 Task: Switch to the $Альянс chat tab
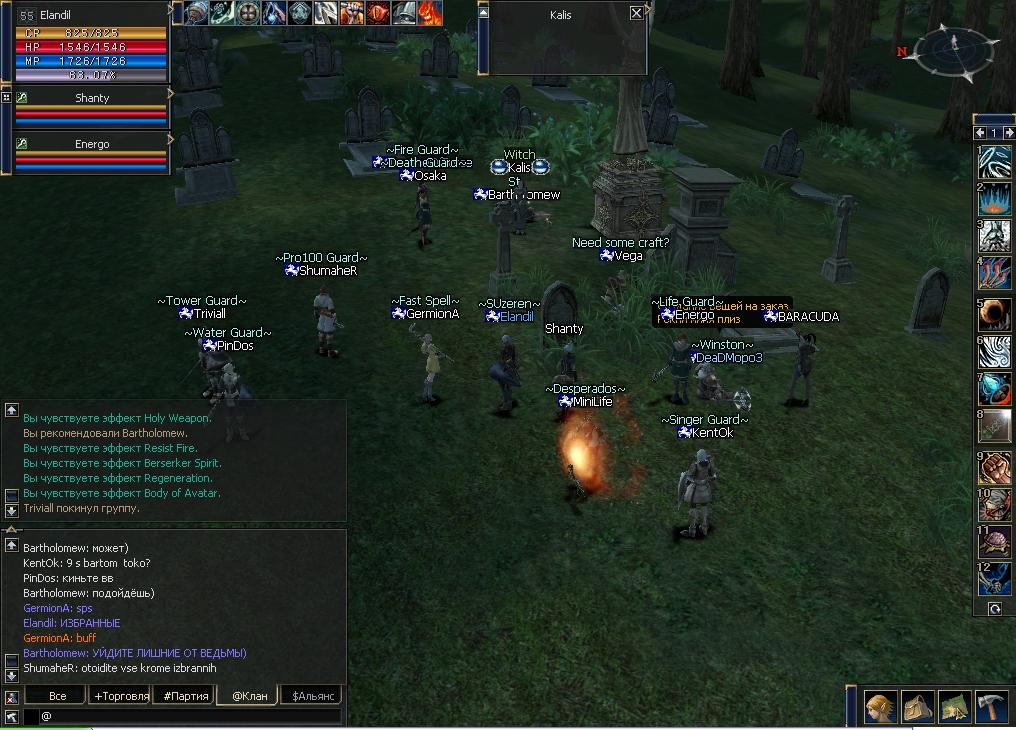point(312,696)
